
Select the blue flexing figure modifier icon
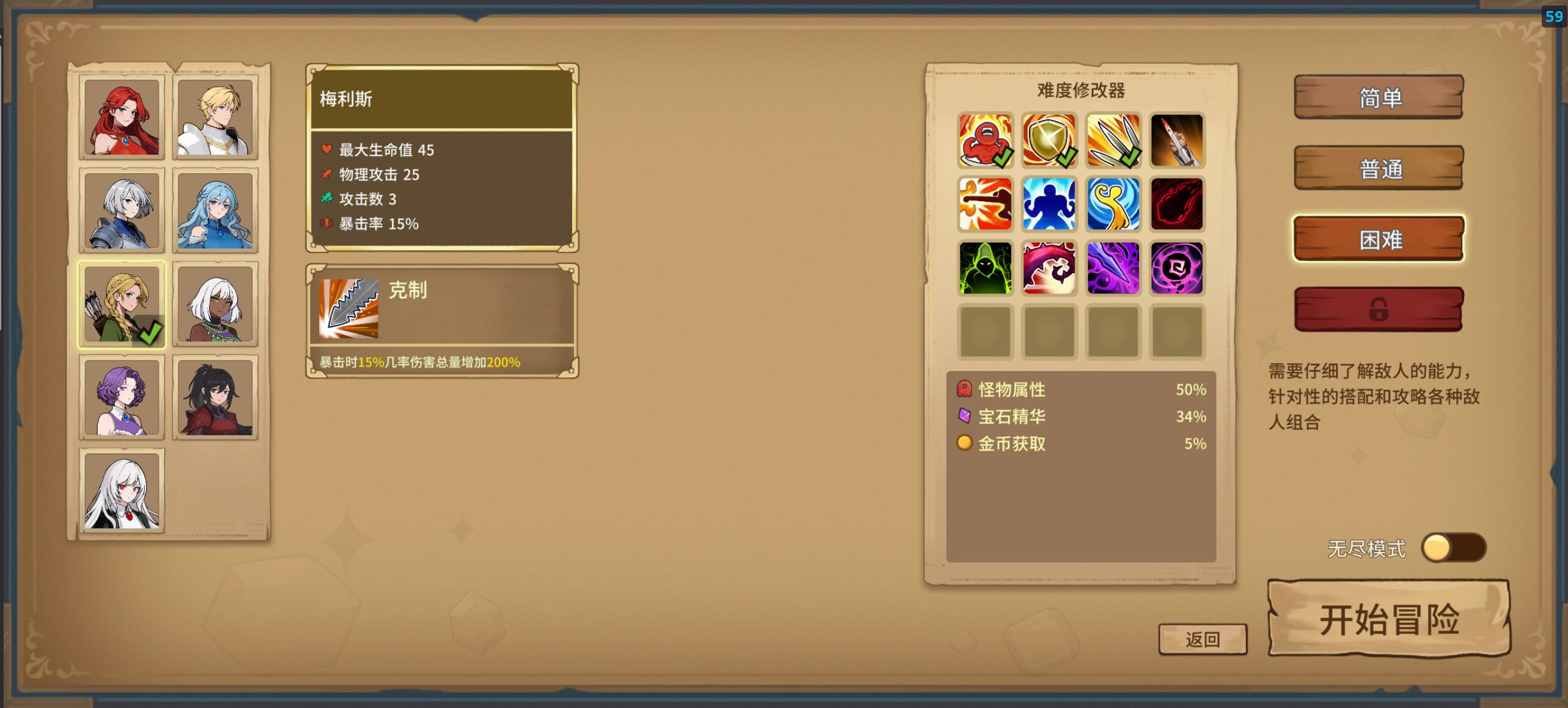pyautogui.click(x=1049, y=204)
